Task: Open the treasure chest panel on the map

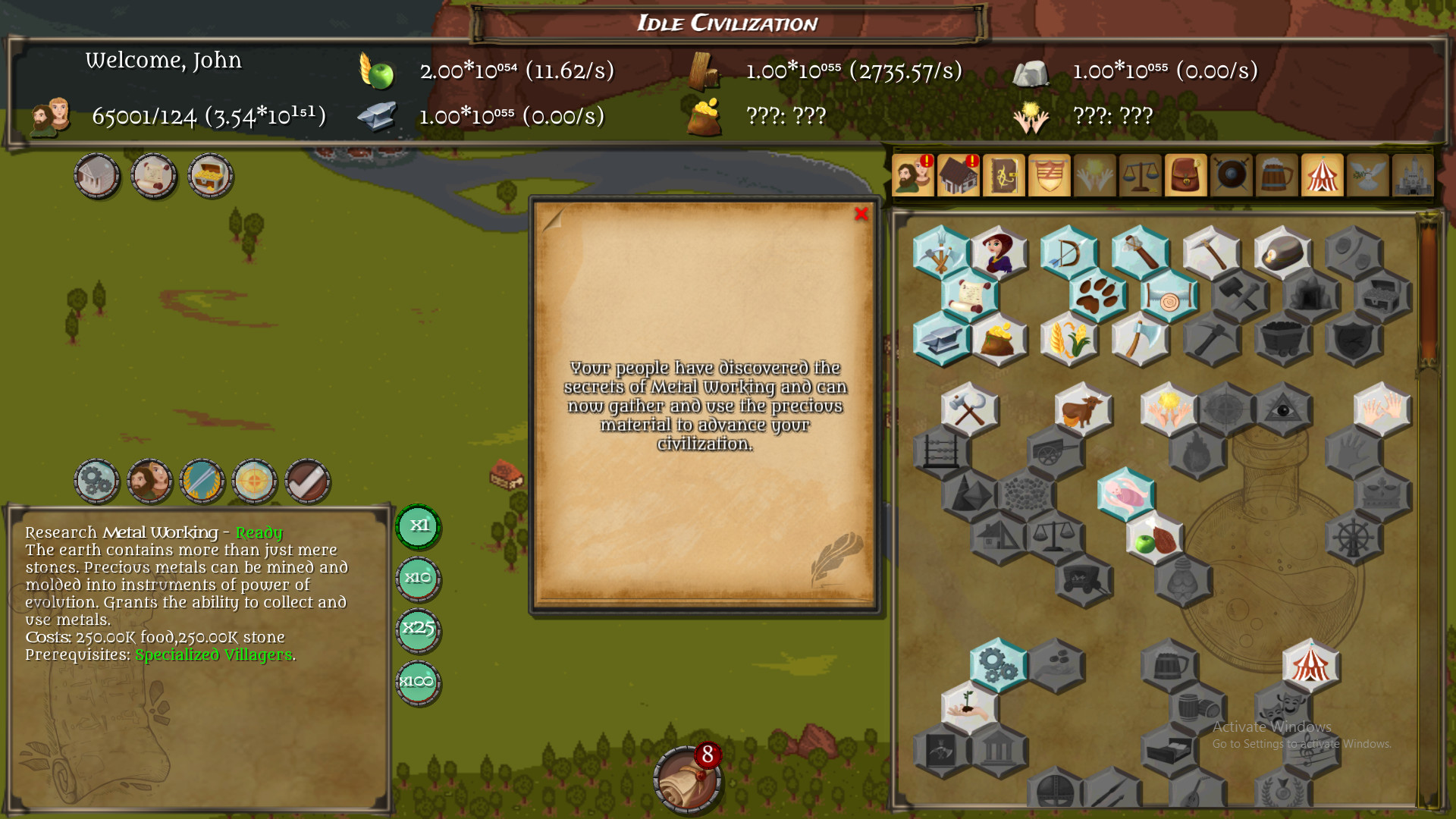Action: point(212,176)
